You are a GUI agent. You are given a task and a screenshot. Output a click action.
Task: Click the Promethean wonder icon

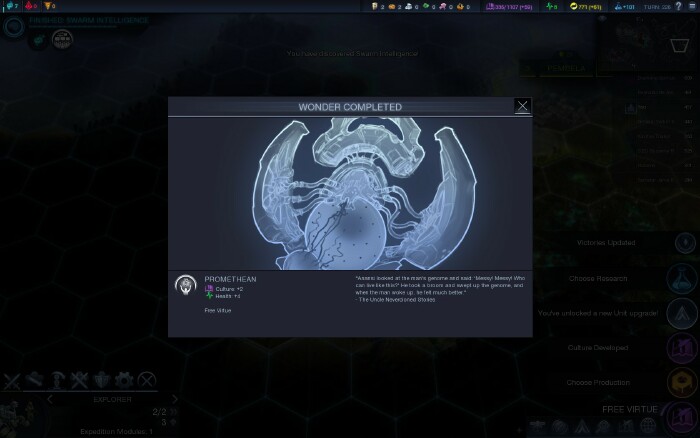185,285
